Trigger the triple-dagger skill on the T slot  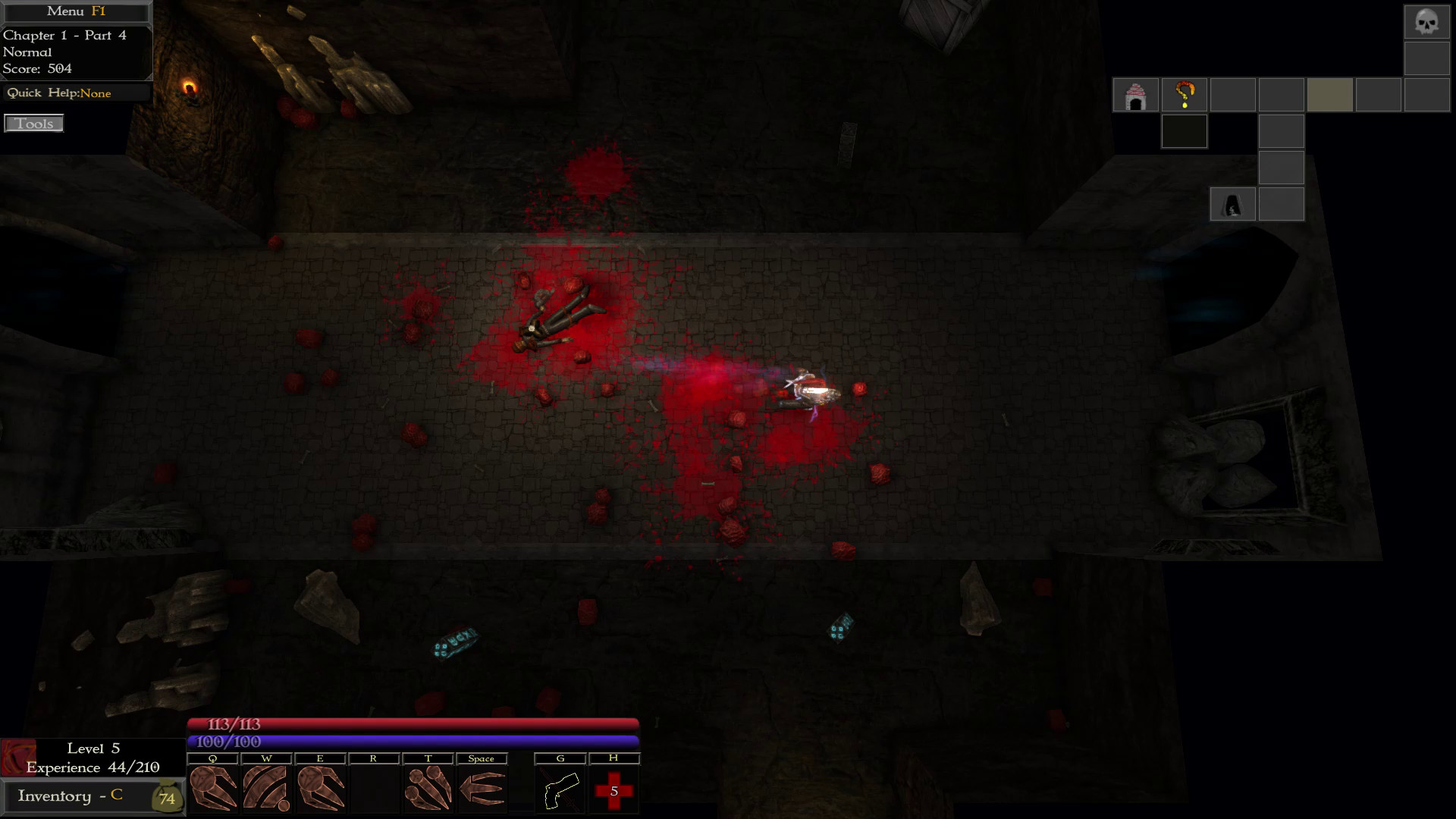tap(428, 789)
